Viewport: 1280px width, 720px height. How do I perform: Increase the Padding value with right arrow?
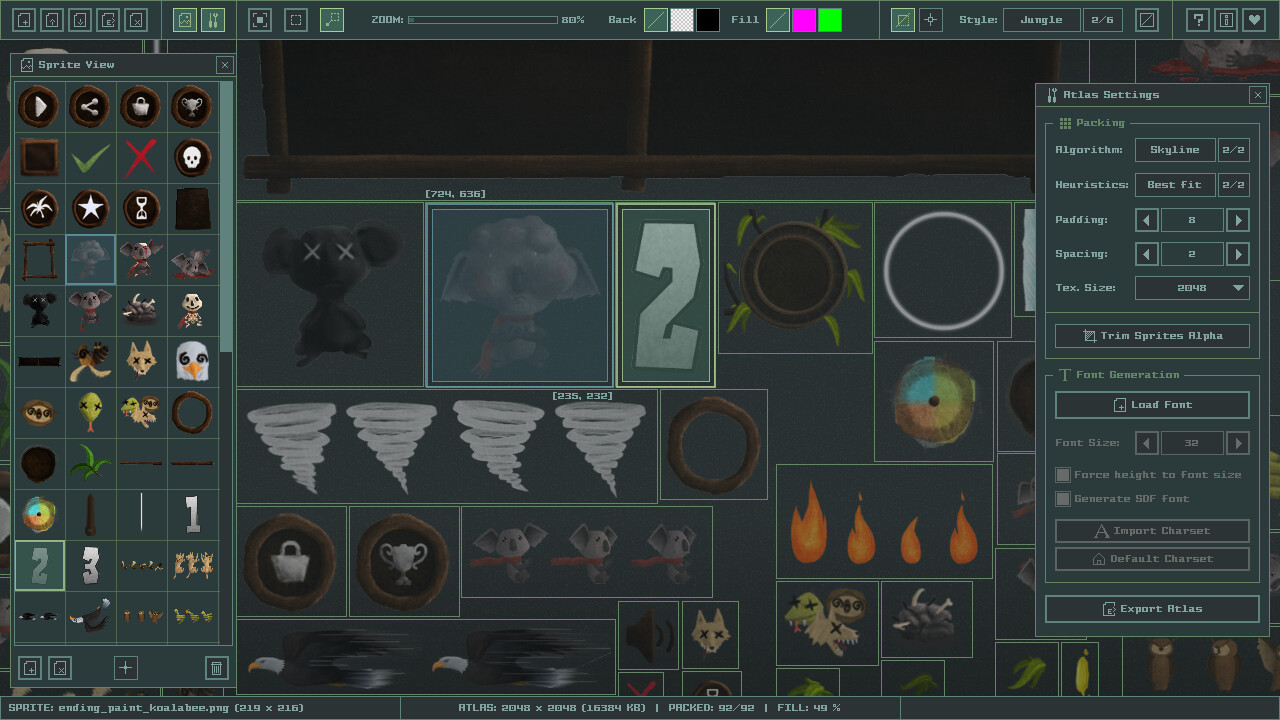pyautogui.click(x=1238, y=219)
